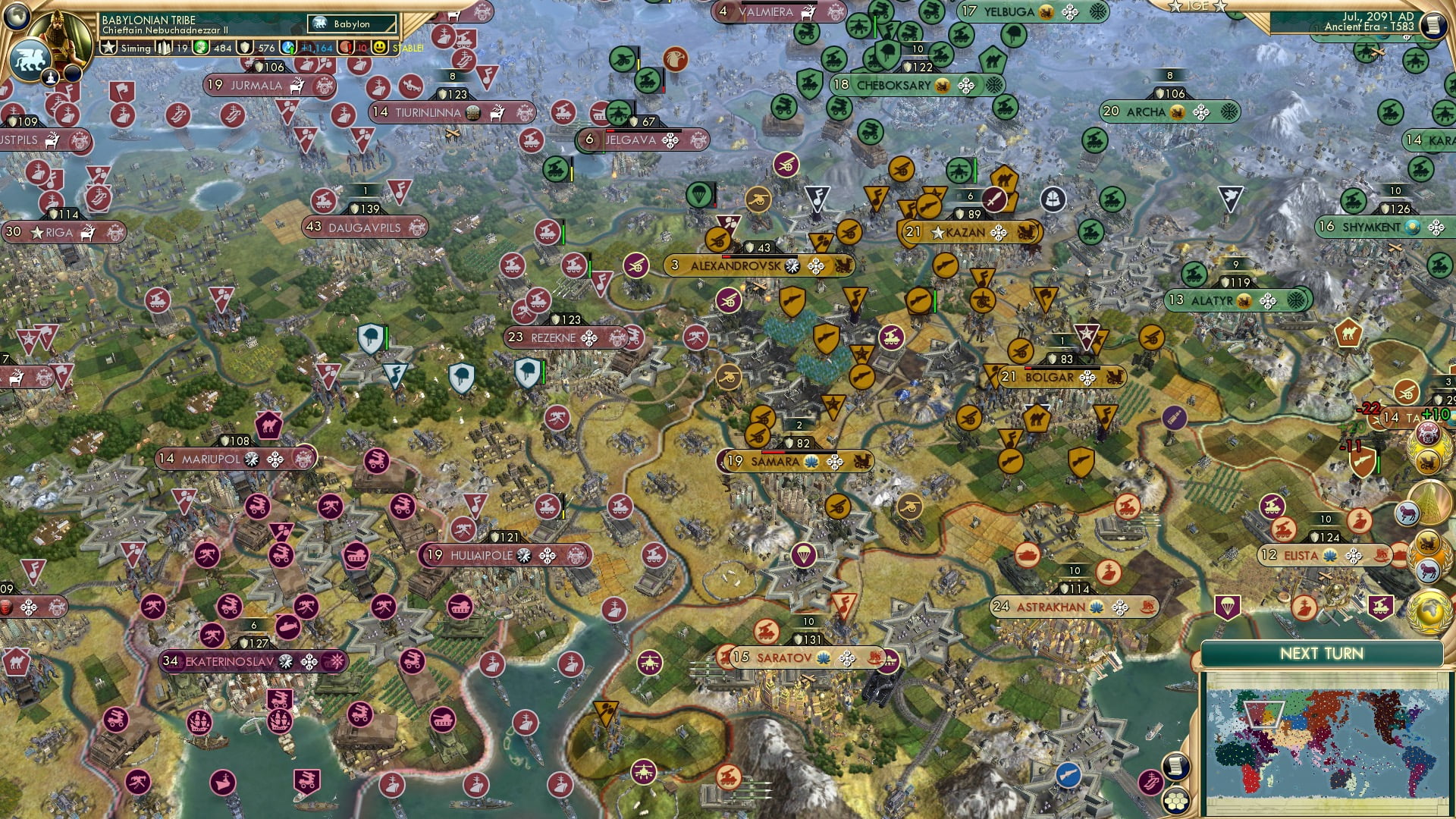Click the pyramid wonder notification icon
1456x819 pixels.
(x=1429, y=500)
